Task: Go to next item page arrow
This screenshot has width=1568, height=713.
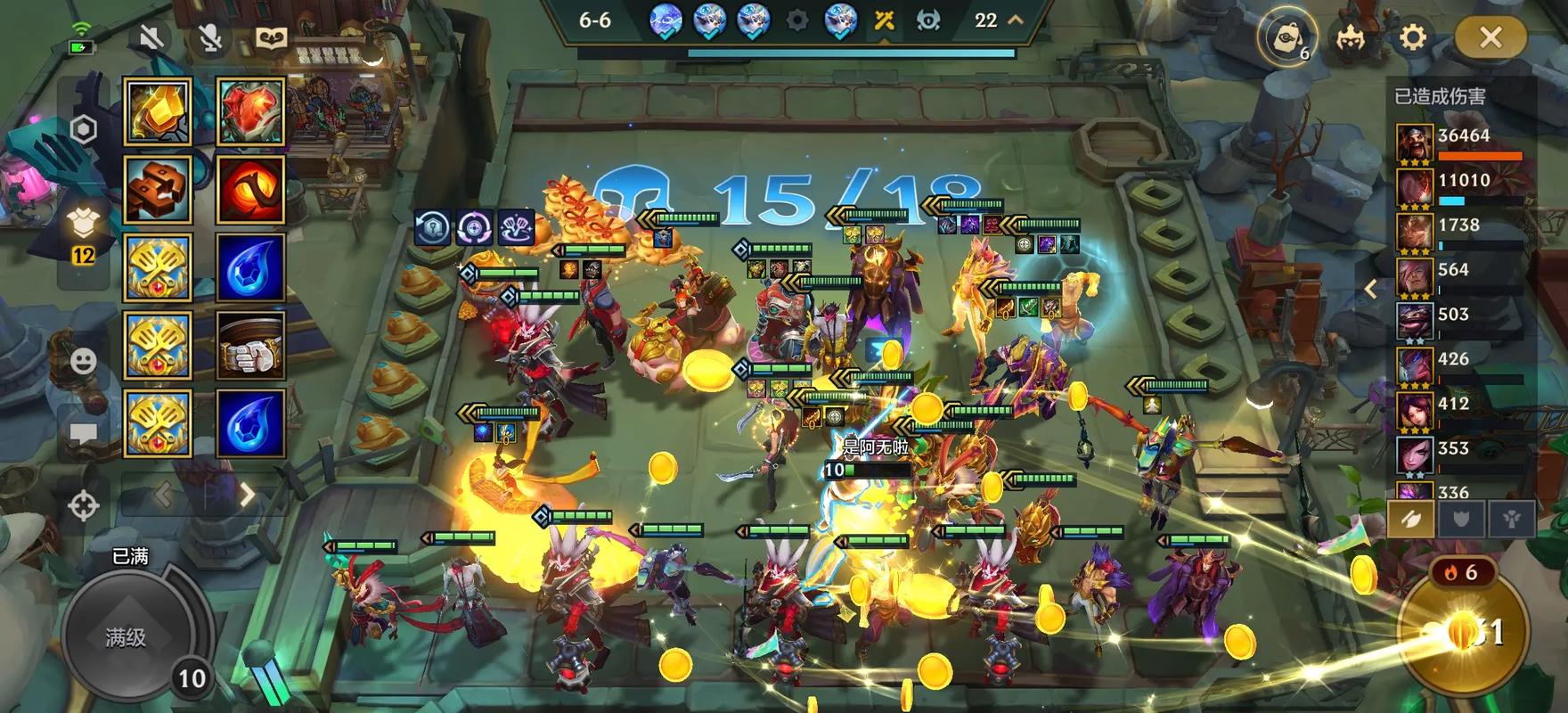Action: point(248,496)
